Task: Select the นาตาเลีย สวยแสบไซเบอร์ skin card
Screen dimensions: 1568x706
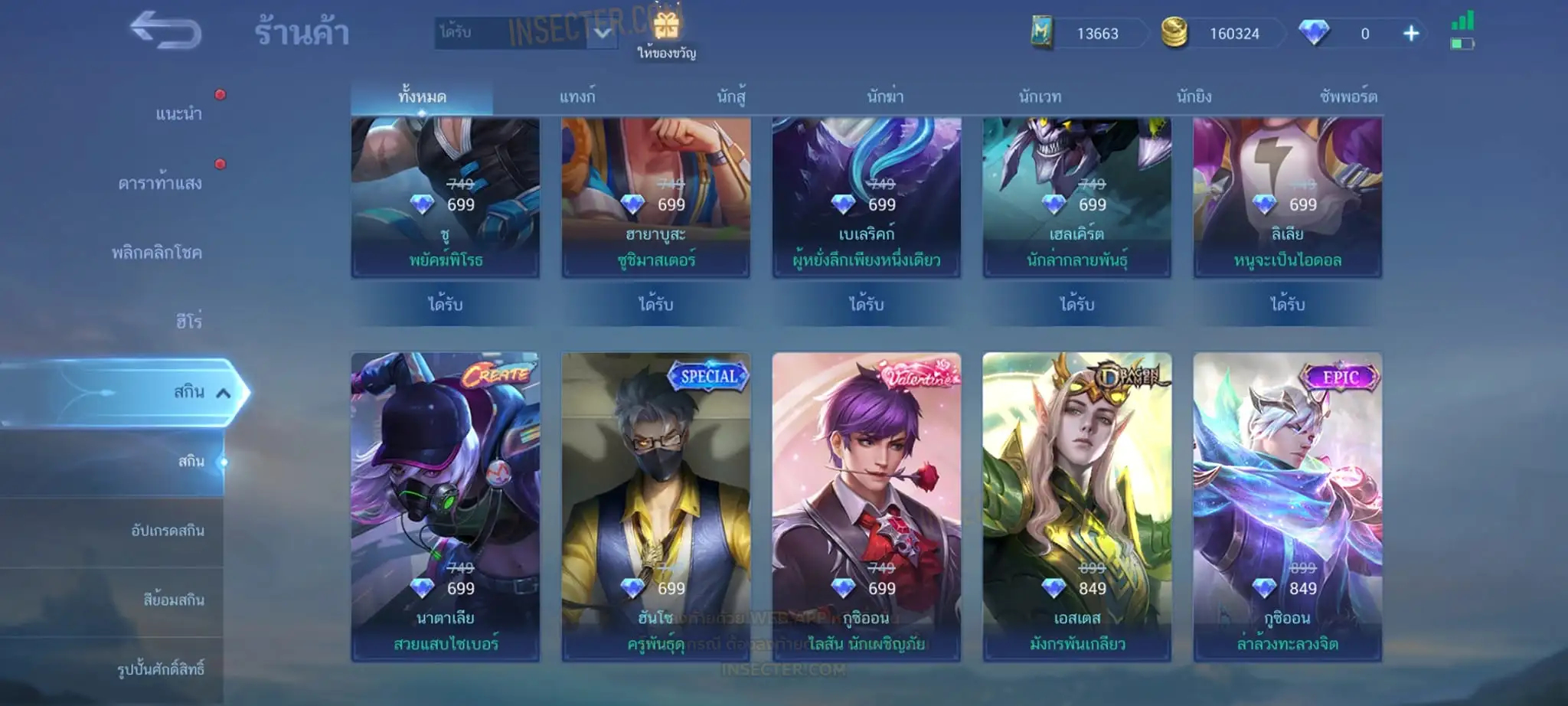Action: pyautogui.click(x=446, y=506)
